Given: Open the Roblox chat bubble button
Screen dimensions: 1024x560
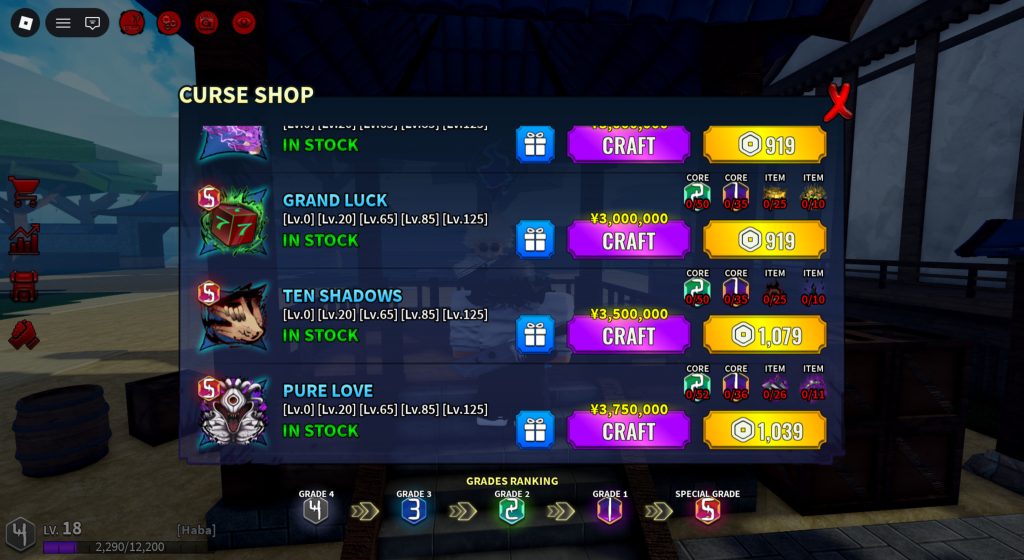Looking at the screenshot, I should point(93,23).
